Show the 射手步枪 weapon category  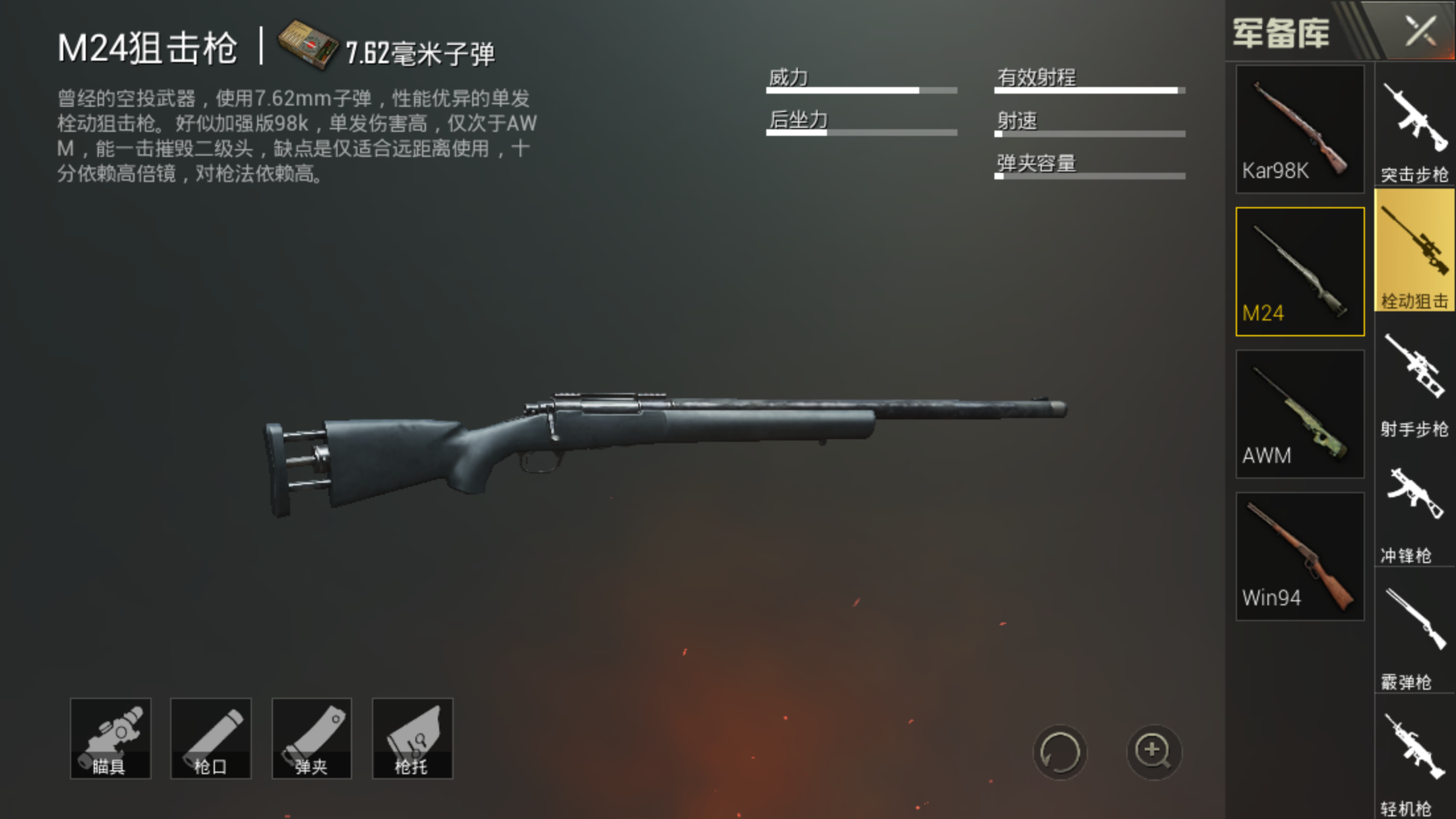[x=1415, y=382]
